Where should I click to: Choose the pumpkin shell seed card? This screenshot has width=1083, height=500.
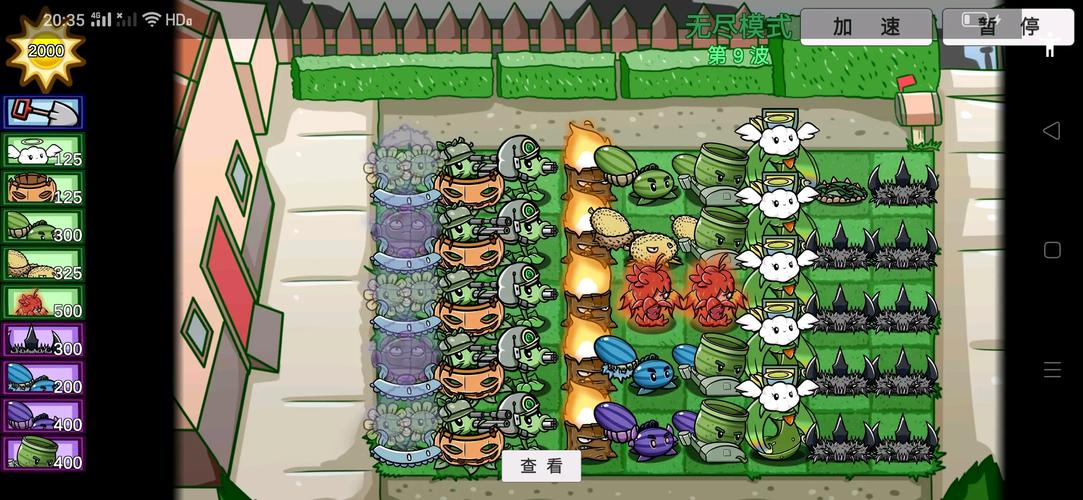[43, 189]
